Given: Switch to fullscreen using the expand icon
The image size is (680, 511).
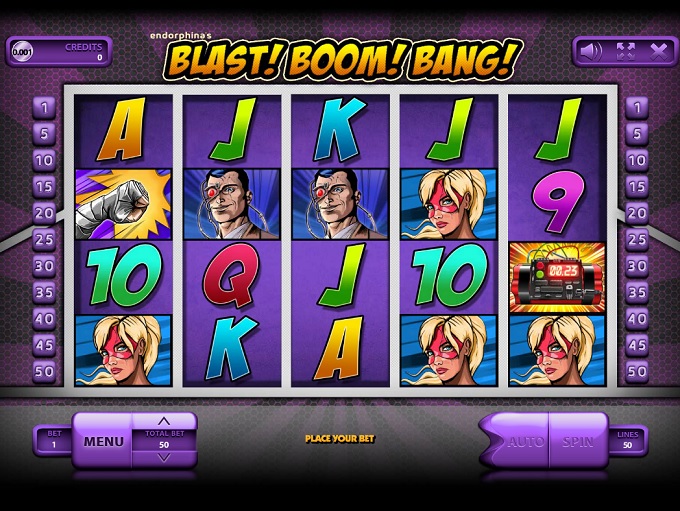Looking at the screenshot, I should (x=625, y=50).
